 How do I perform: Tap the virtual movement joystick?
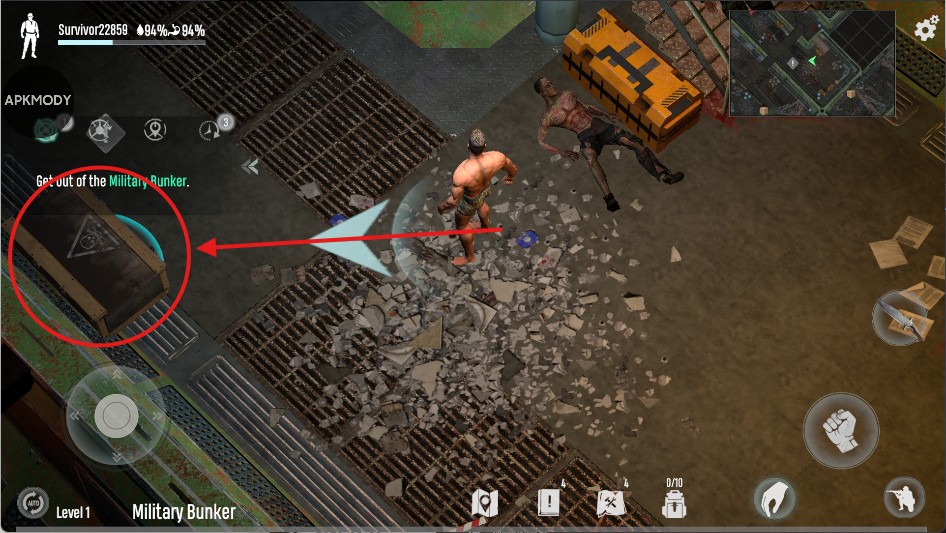116,414
